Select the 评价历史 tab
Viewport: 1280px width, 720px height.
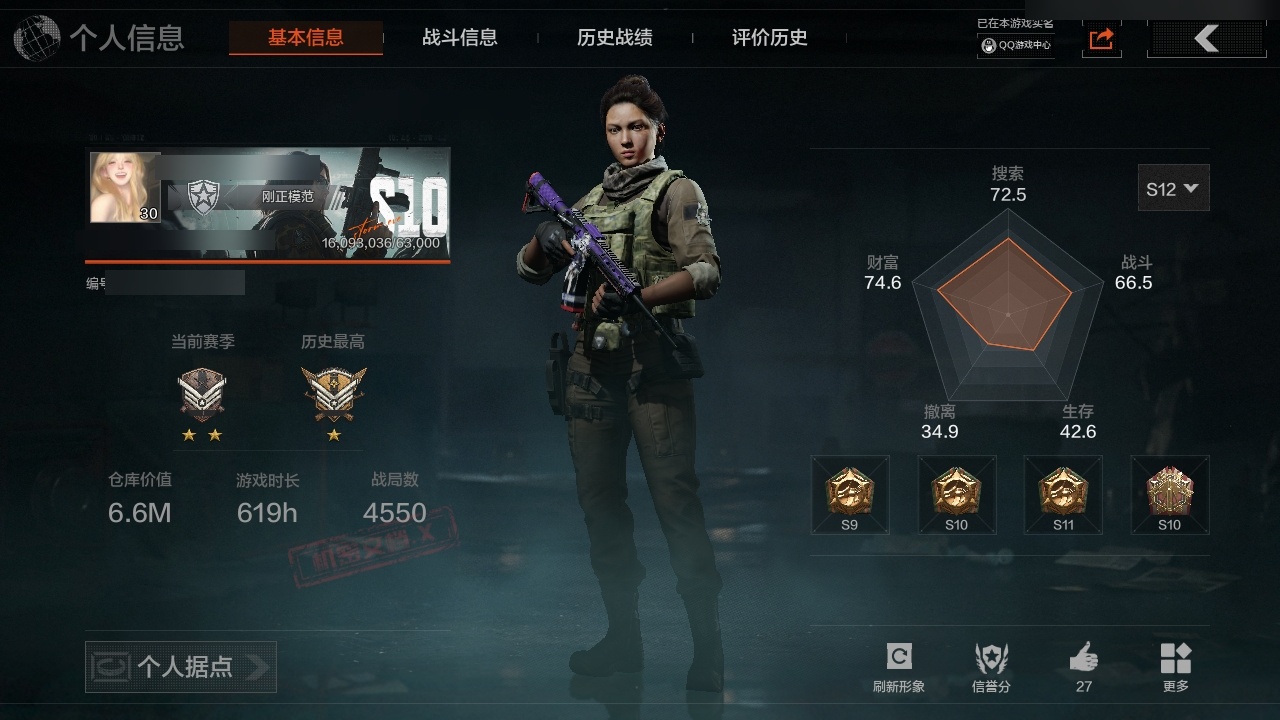[x=770, y=38]
